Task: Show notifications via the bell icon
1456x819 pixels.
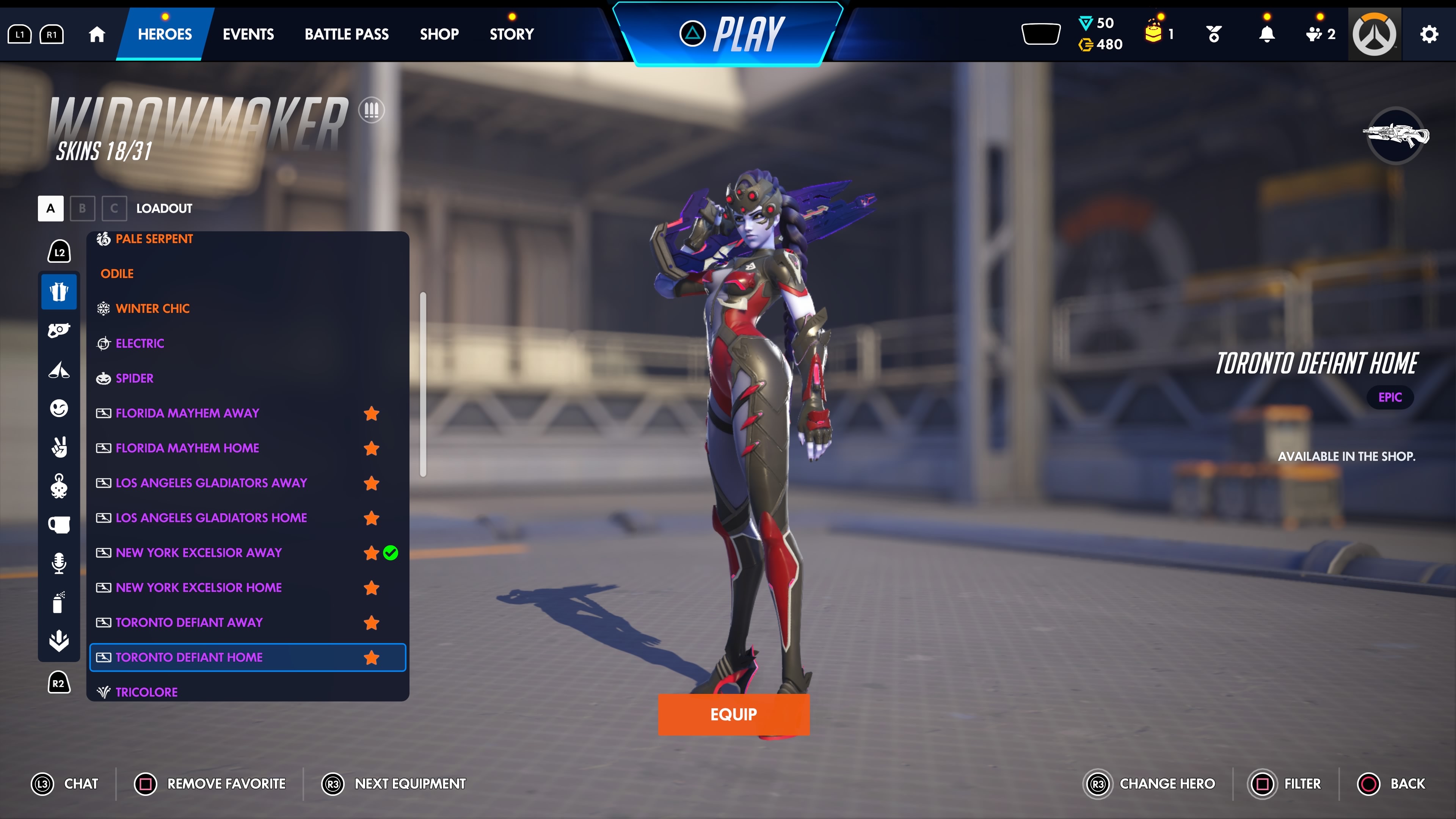Action: [1267, 34]
